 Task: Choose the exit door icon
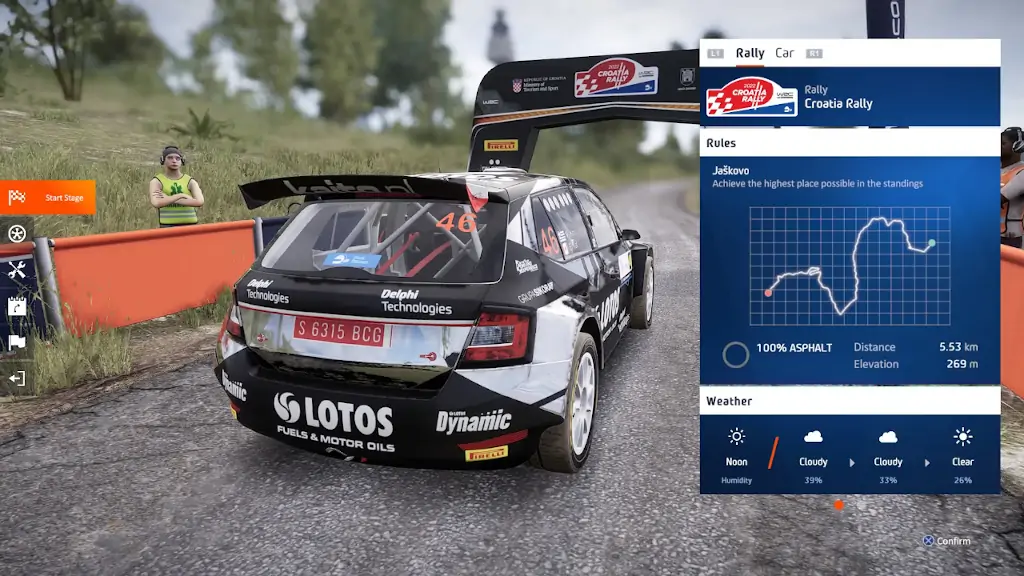click(17, 378)
